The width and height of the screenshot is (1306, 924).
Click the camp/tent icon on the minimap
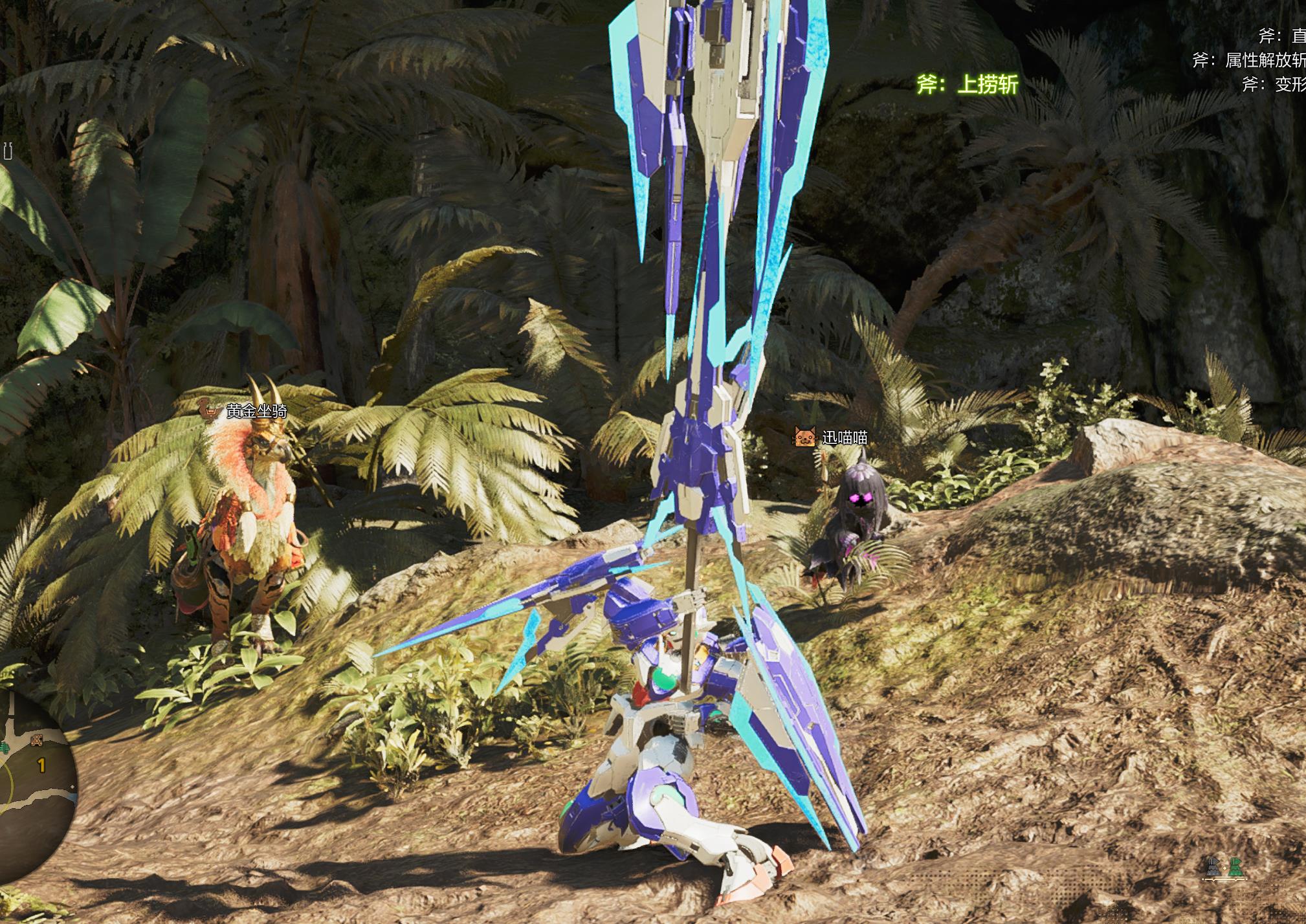coord(36,740)
